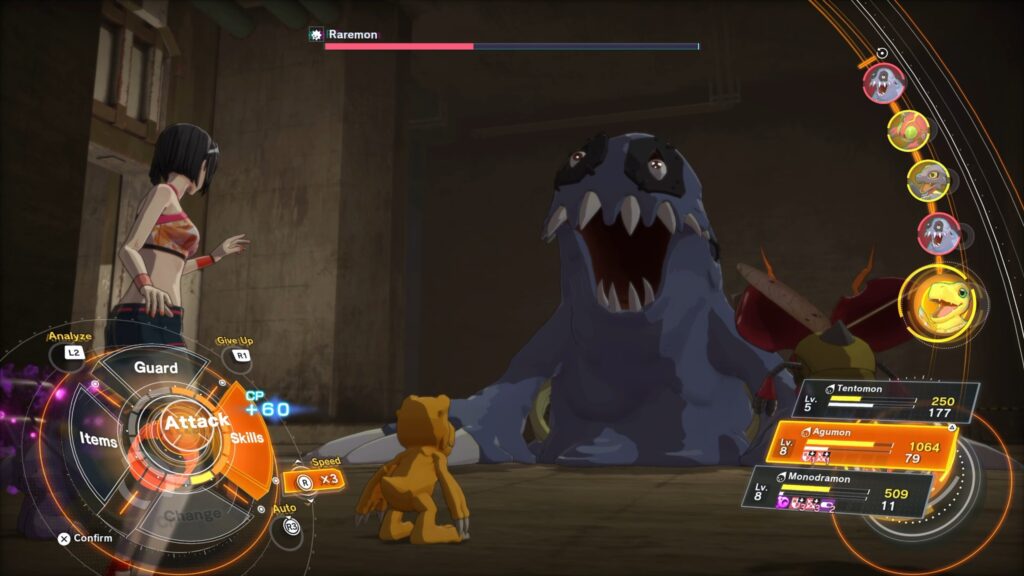This screenshot has width=1024, height=576.
Task: Select the greyed-out Change command
Action: click(193, 516)
